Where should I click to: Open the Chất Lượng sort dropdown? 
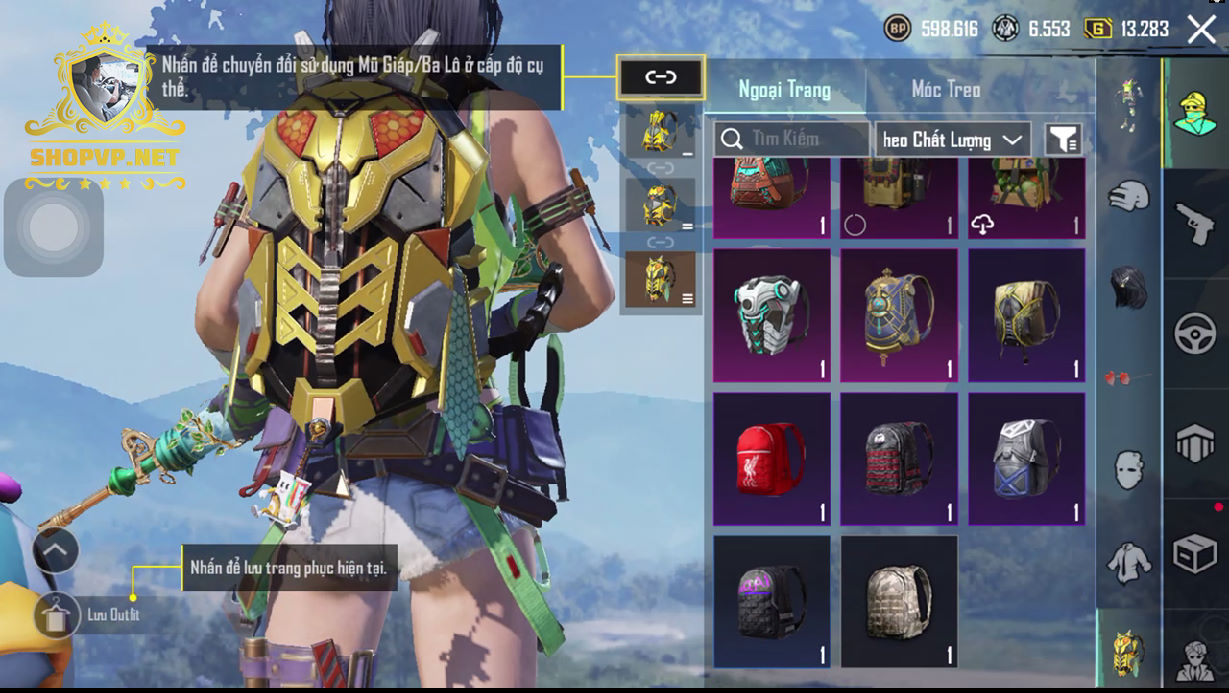coord(953,140)
